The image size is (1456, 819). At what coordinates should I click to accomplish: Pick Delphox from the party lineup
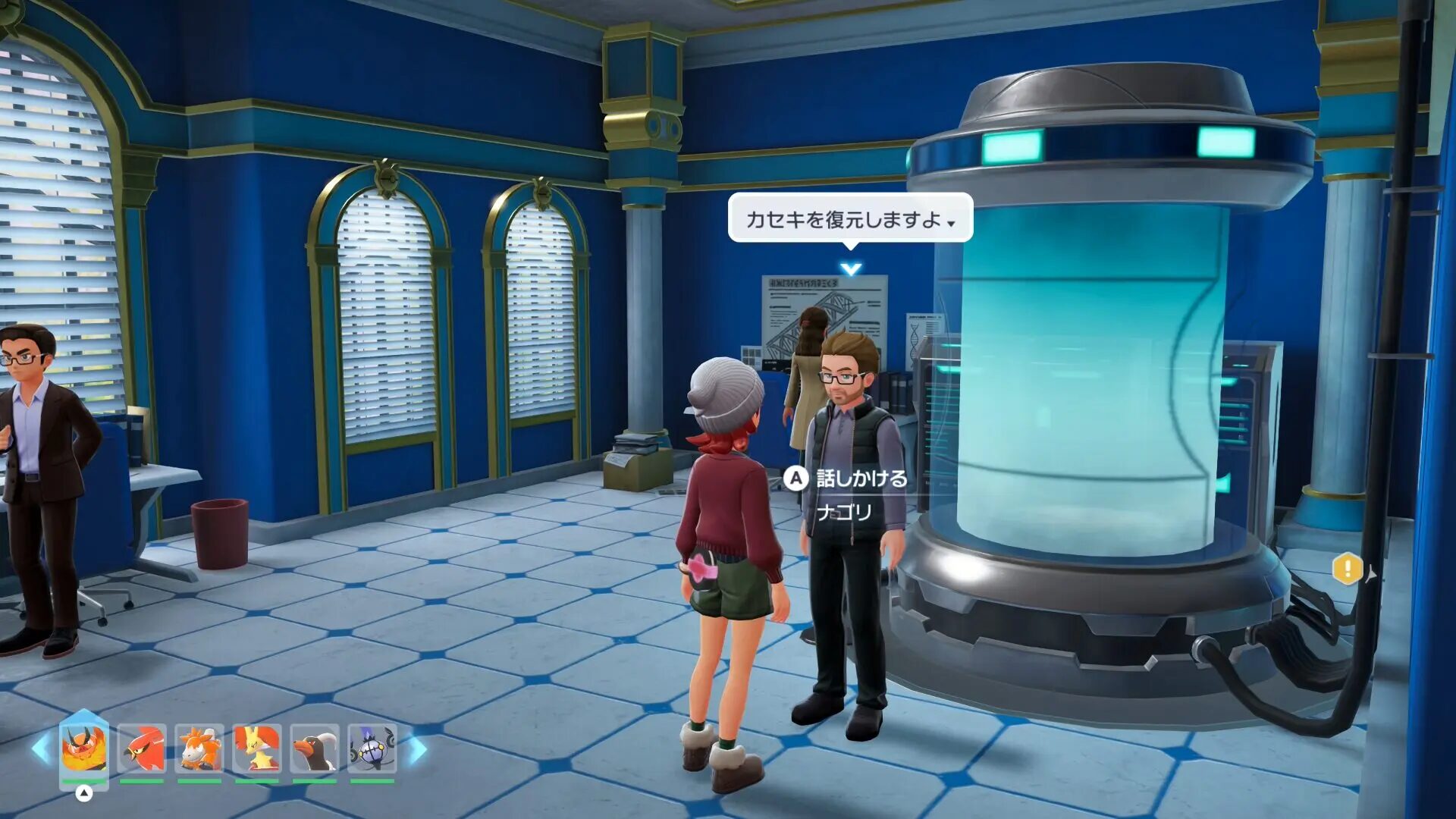[257, 748]
